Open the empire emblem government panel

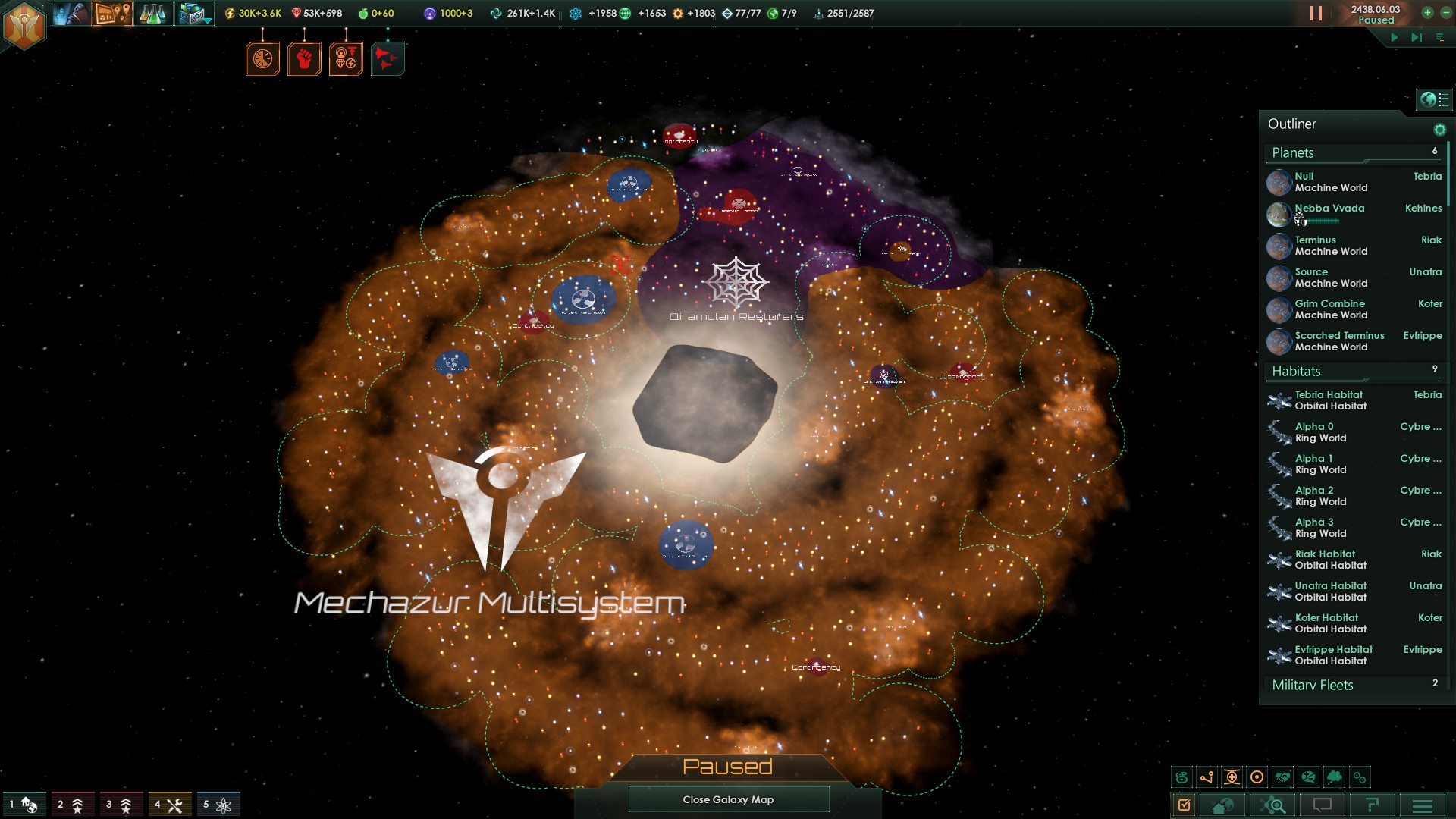(x=24, y=26)
